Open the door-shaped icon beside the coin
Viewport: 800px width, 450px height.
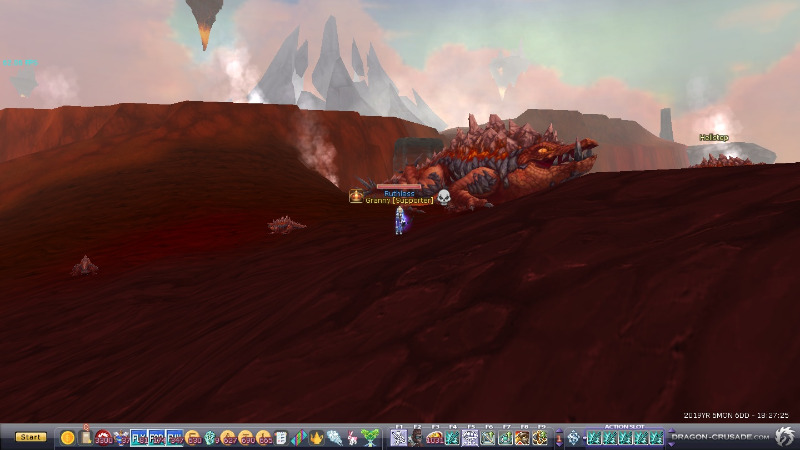click(x=86, y=436)
